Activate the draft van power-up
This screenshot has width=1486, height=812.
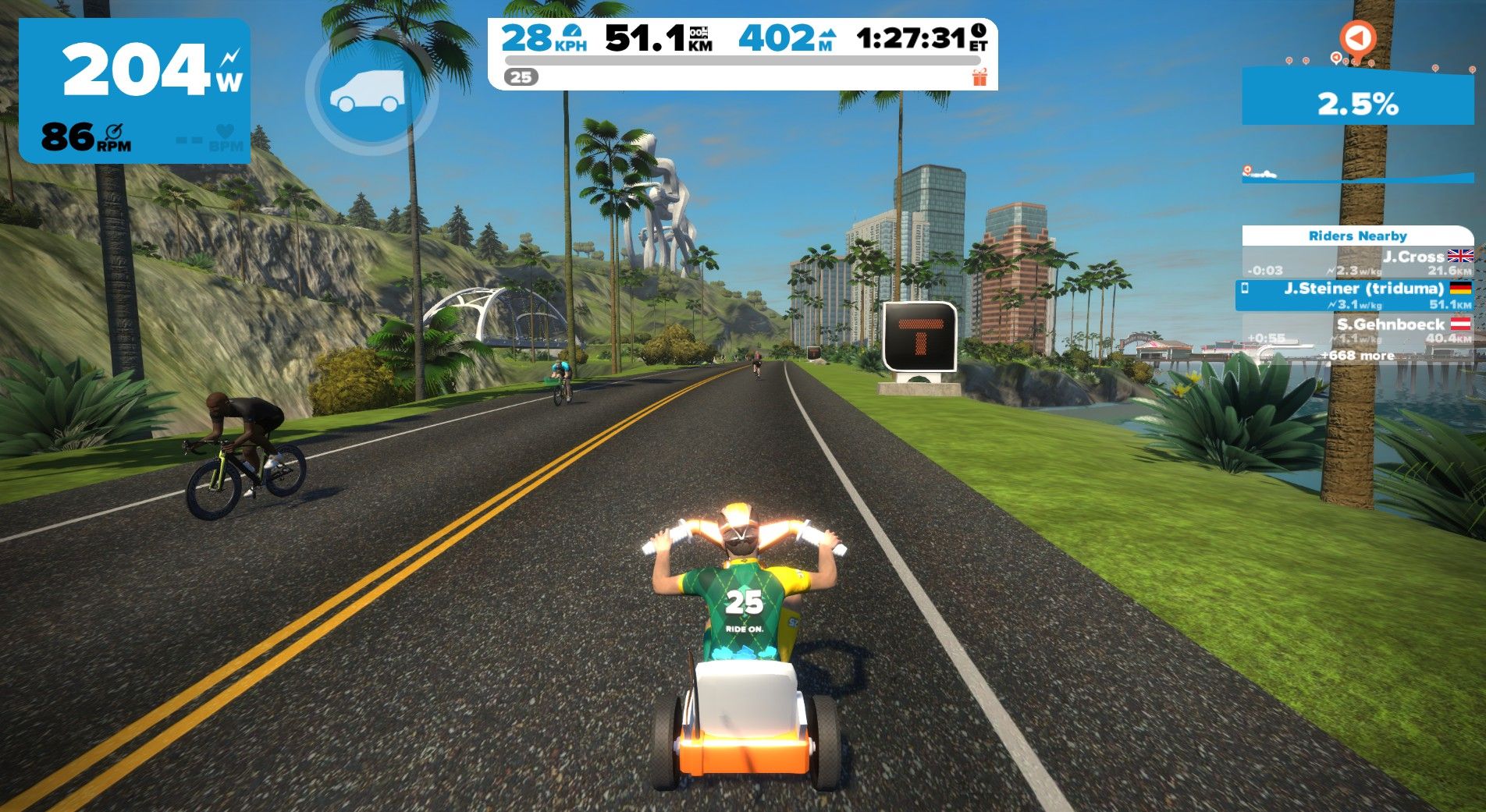[x=371, y=90]
